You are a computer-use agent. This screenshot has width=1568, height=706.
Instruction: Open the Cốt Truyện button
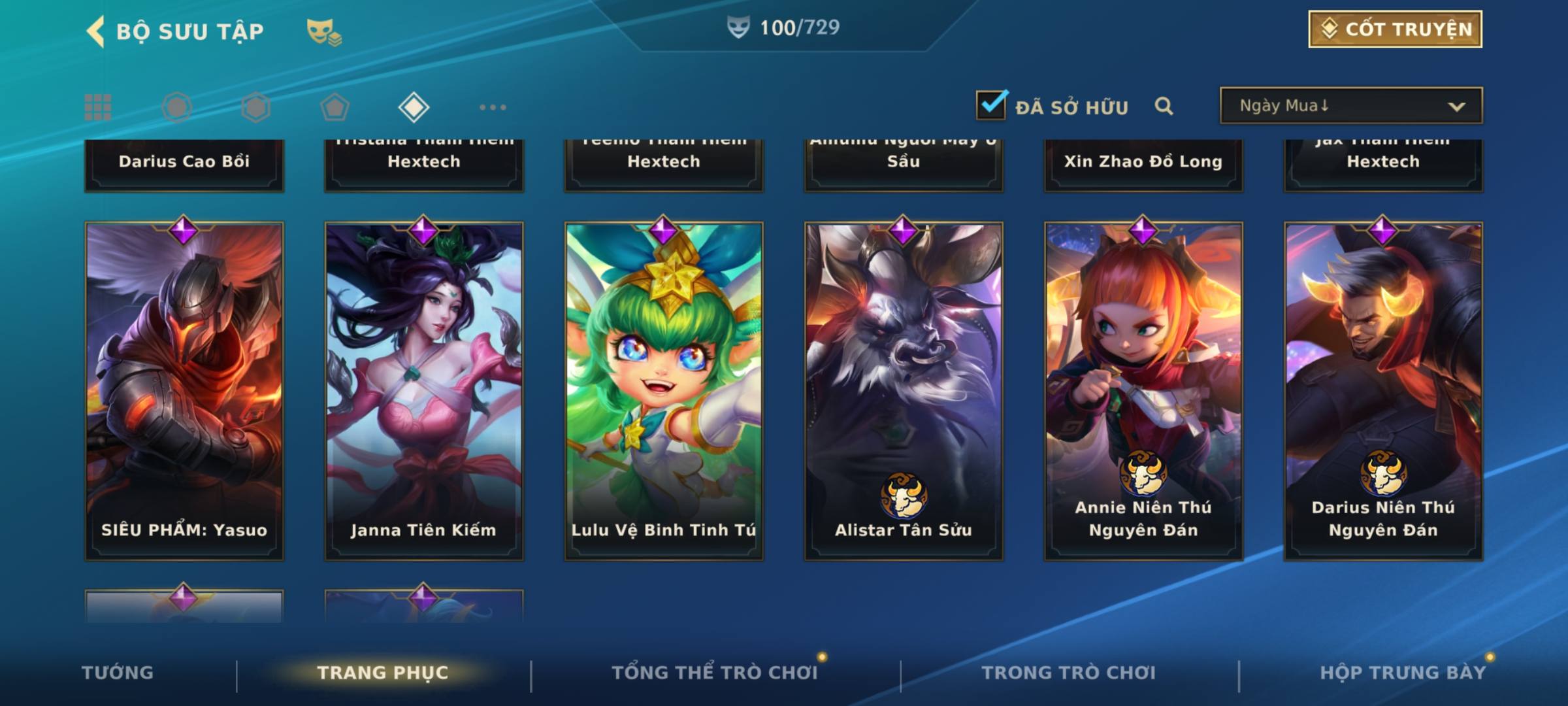(x=1395, y=29)
